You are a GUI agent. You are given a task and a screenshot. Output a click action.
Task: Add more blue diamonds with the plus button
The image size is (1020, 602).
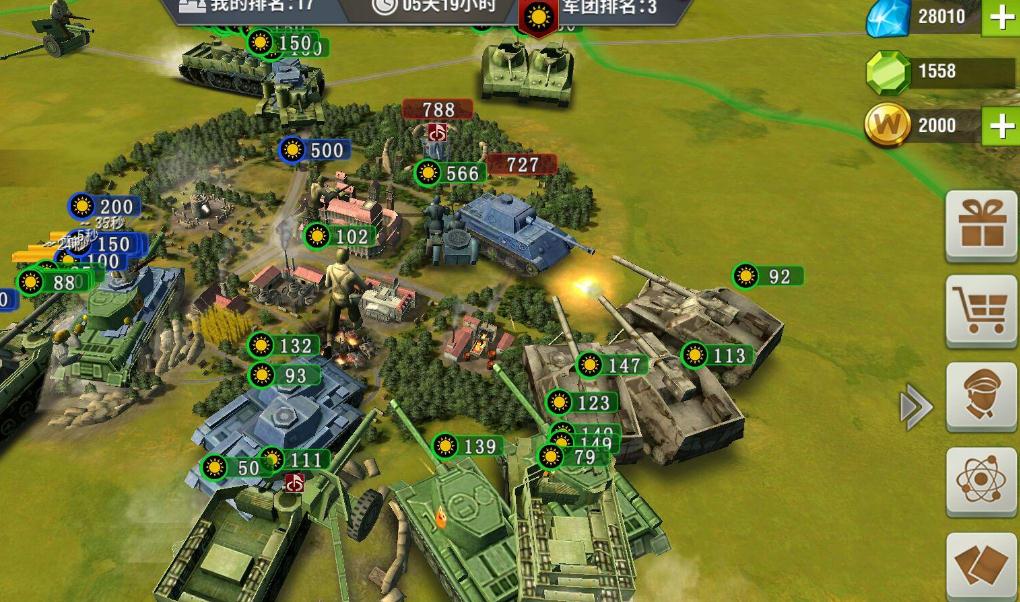pos(1000,17)
